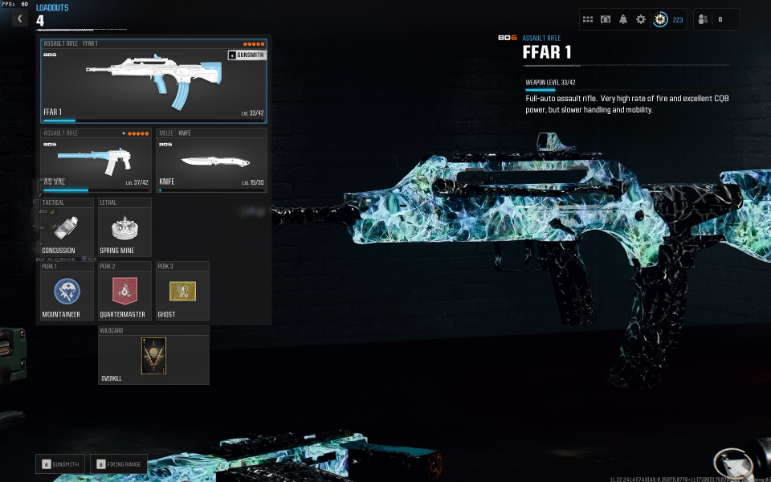Open settings with the gear icon
The height and width of the screenshot is (482, 771).
[x=641, y=19]
